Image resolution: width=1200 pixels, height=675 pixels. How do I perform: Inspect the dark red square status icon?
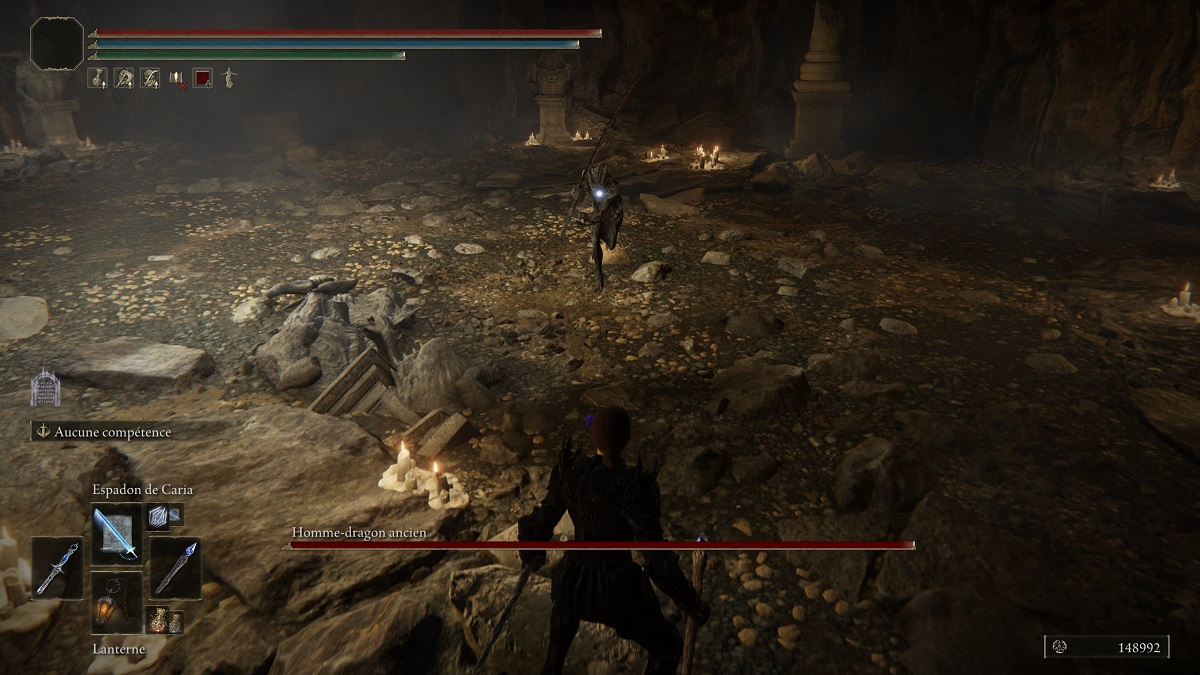(x=202, y=77)
